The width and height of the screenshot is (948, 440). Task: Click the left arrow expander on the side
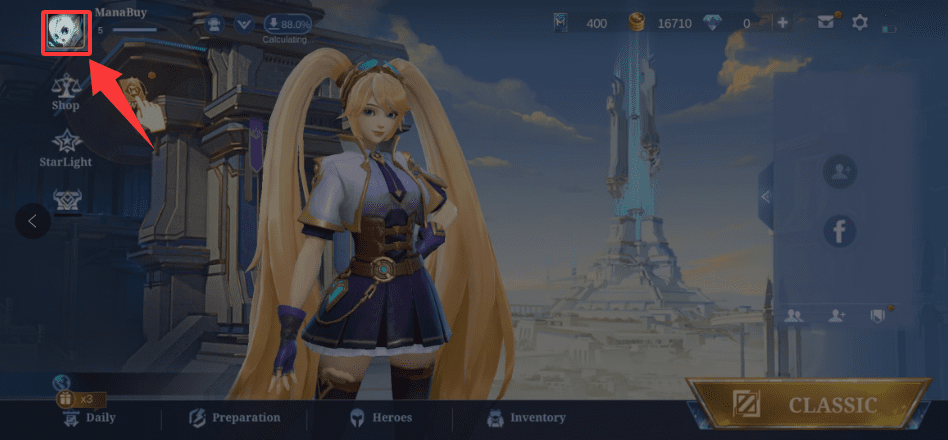32,221
